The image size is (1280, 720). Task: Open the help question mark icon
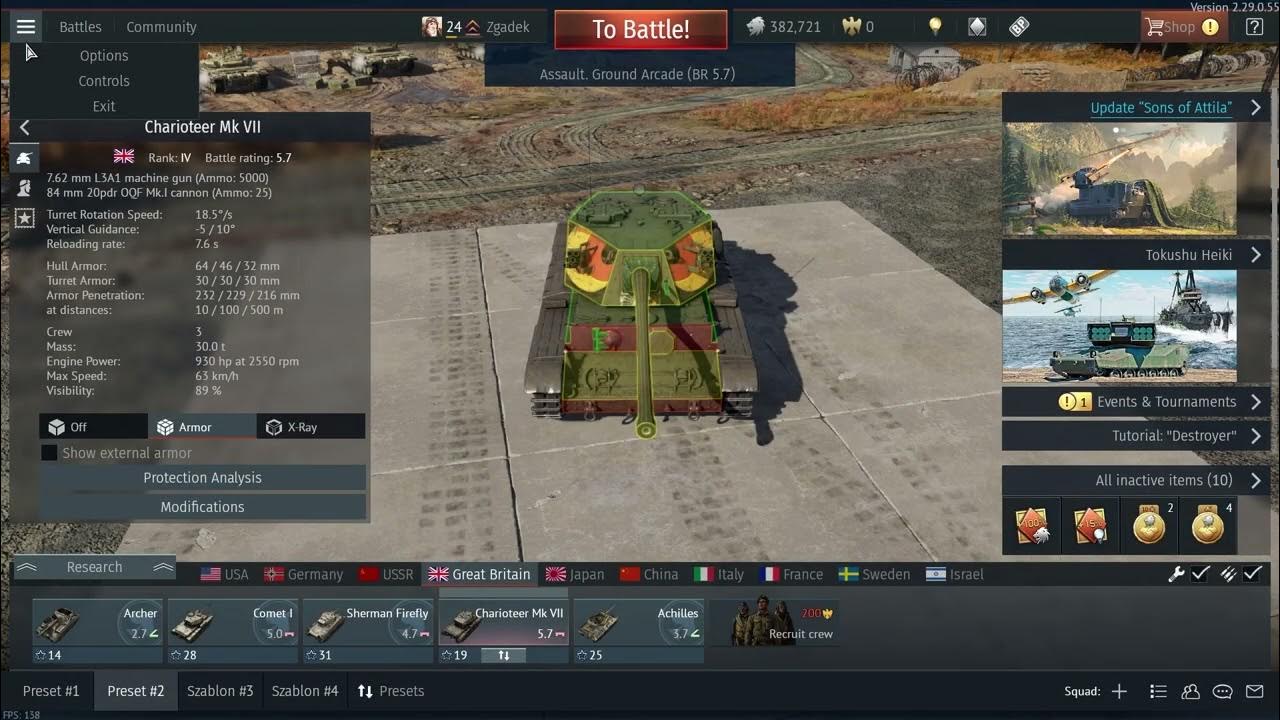(x=1253, y=26)
